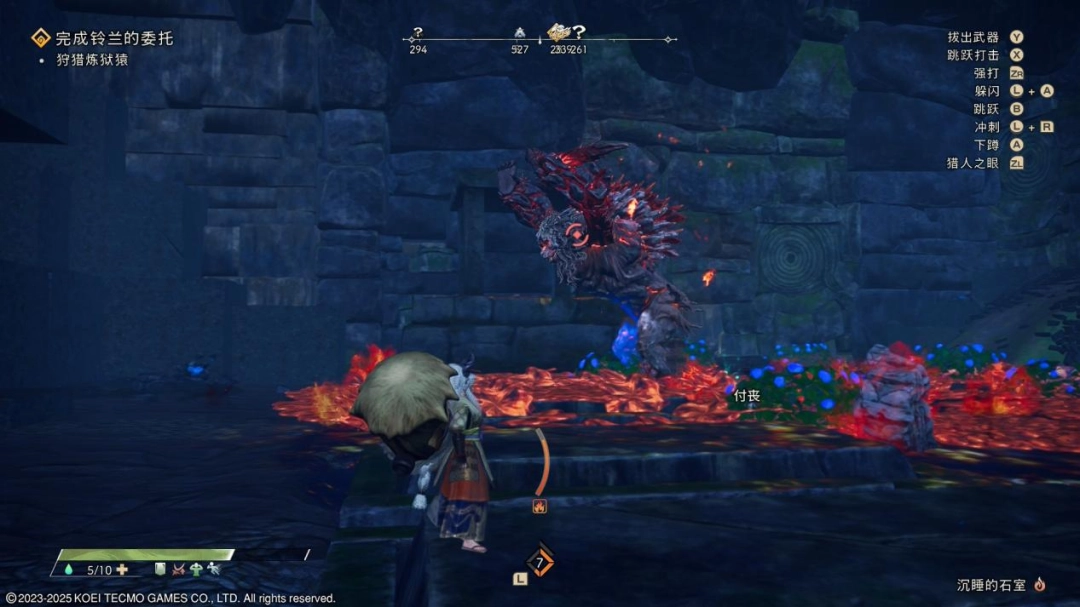Click the 沉睡的石室 location label

[991, 583]
